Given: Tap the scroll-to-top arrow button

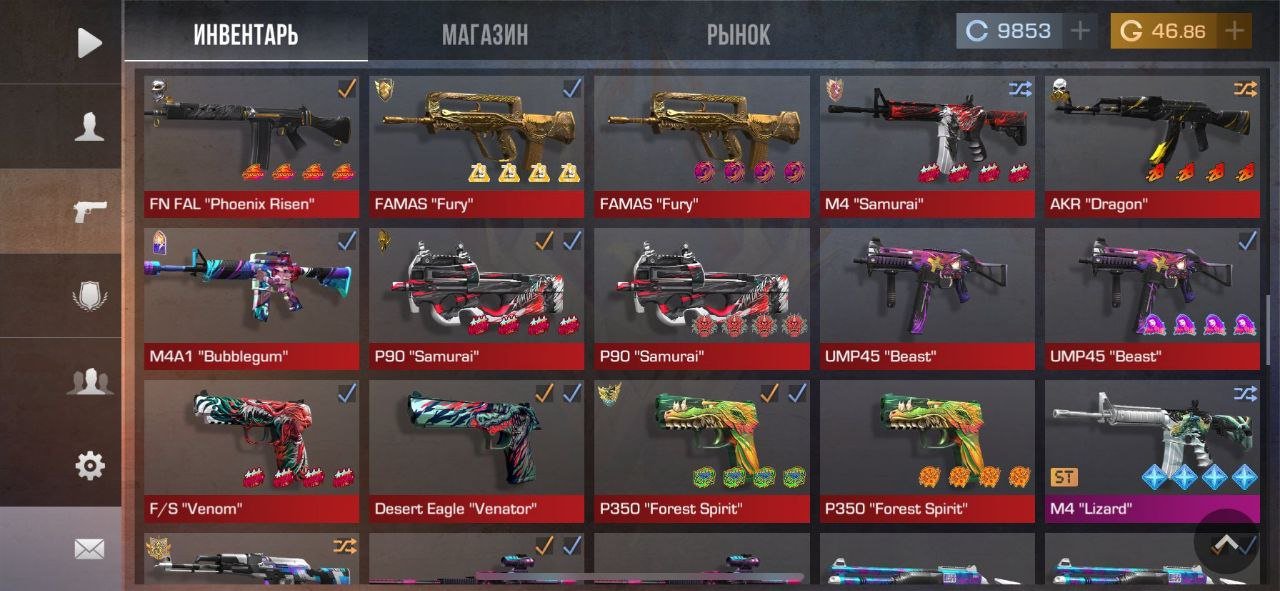Looking at the screenshot, I should [1225, 541].
